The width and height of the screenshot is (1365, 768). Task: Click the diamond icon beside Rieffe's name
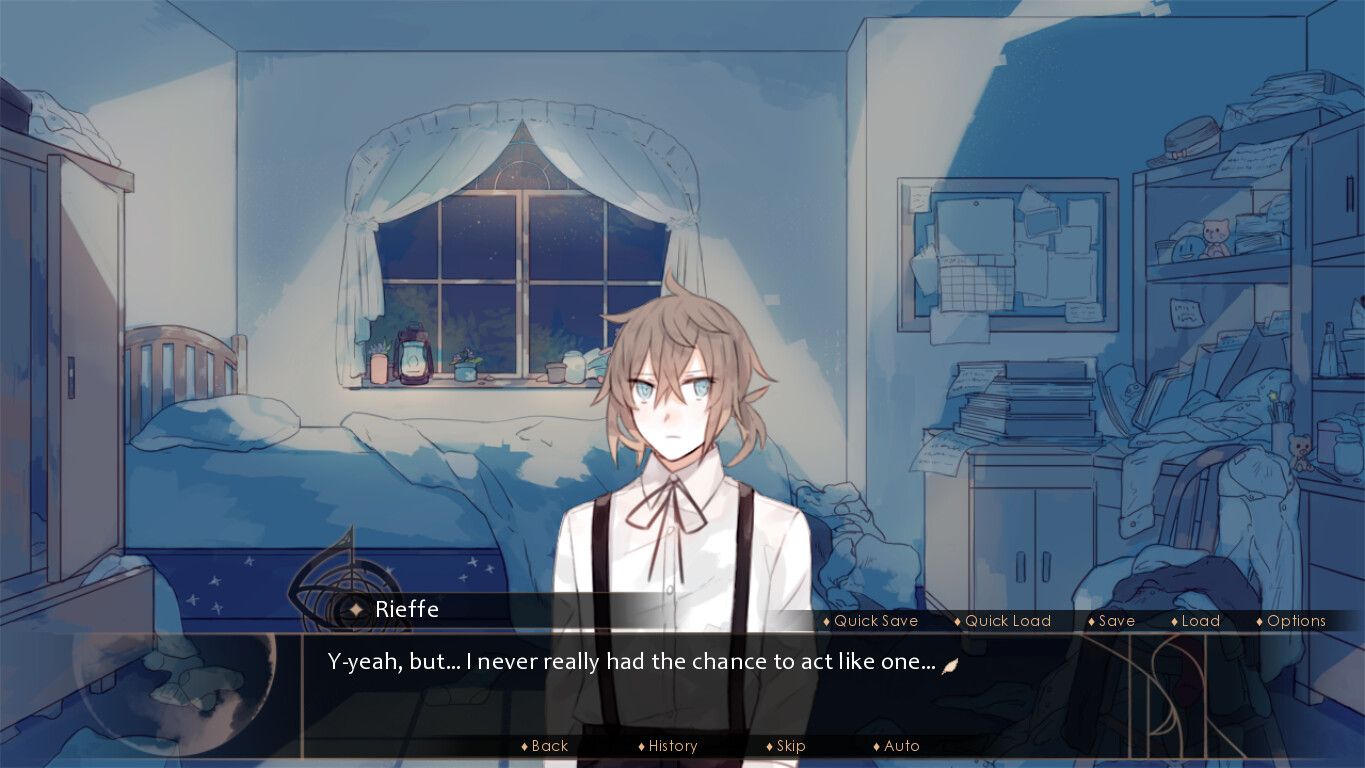click(356, 609)
